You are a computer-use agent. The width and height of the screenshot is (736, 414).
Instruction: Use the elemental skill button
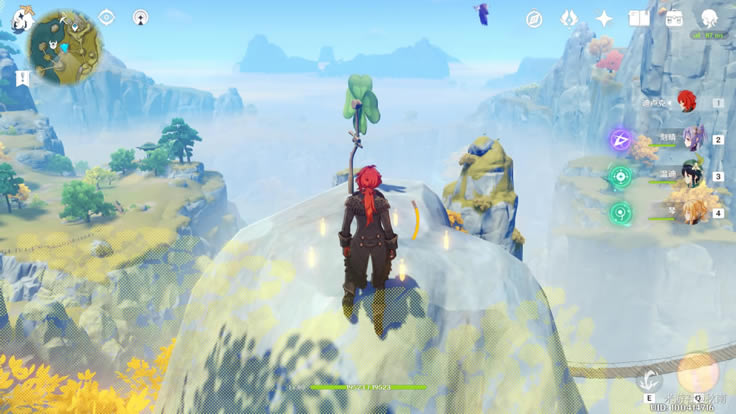coord(650,379)
